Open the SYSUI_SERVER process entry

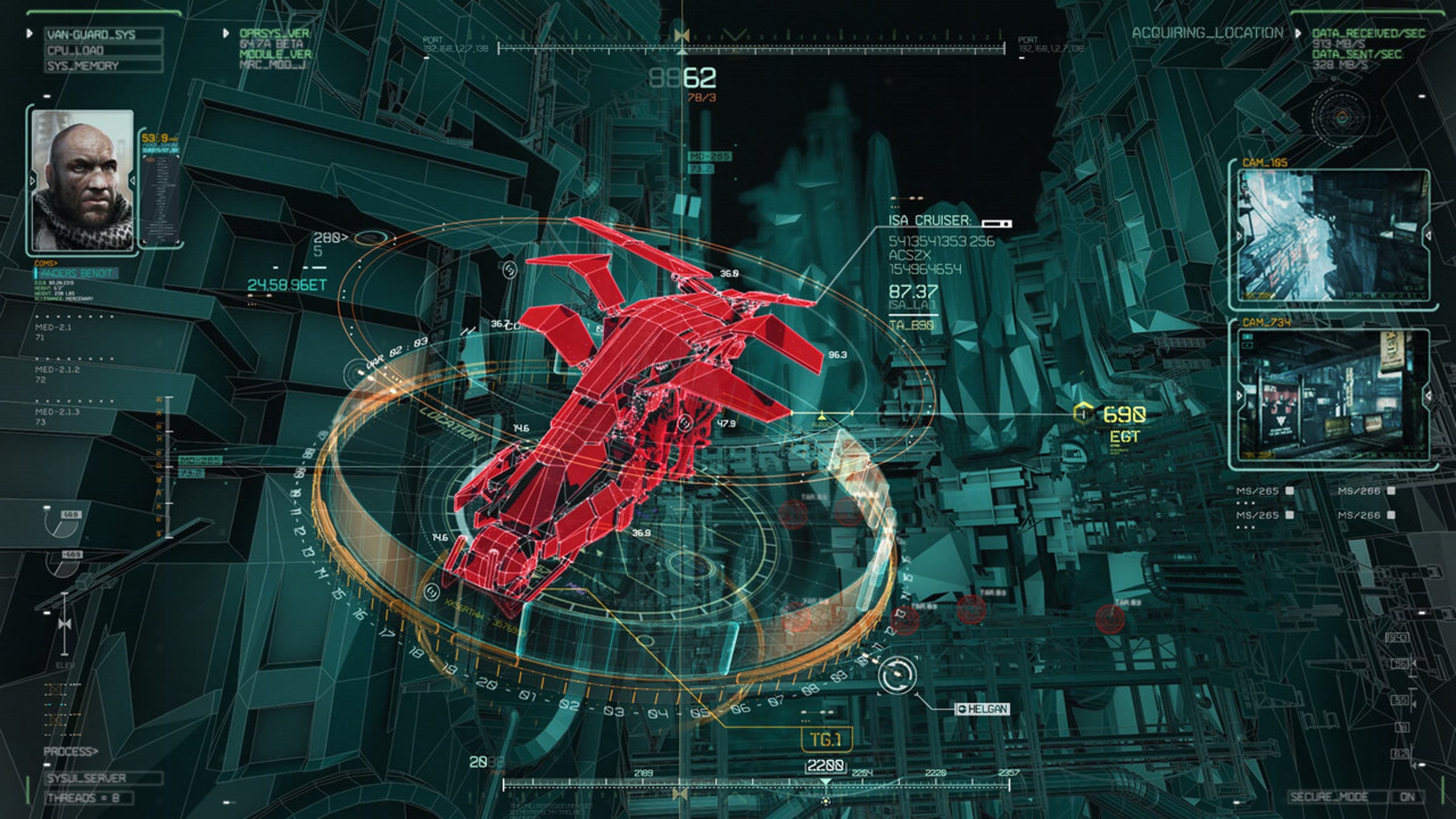click(x=103, y=778)
